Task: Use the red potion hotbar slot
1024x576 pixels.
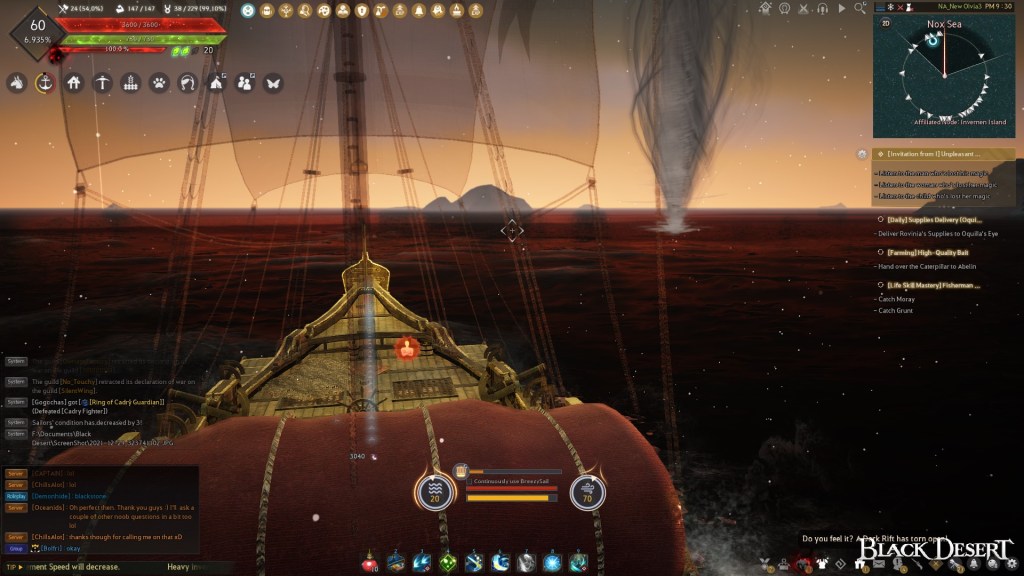Action: [370, 562]
